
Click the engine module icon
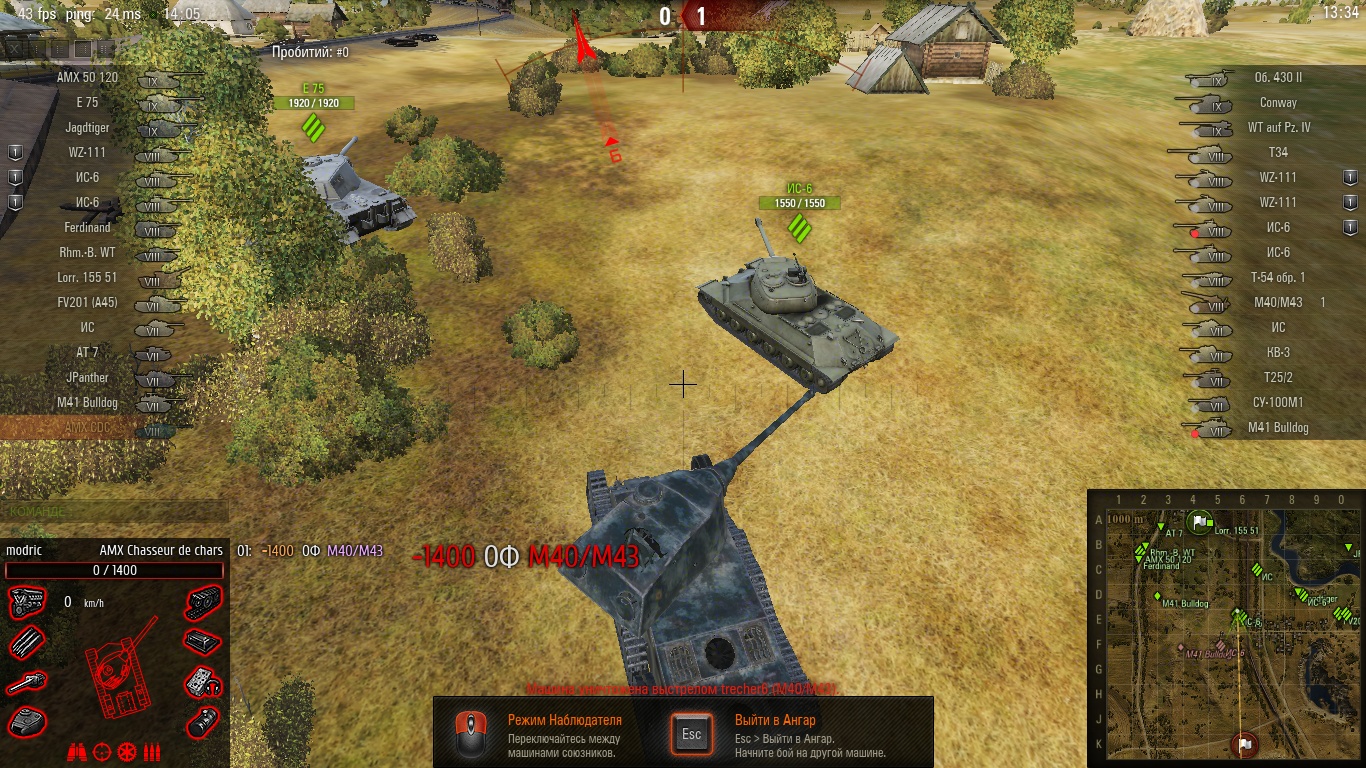25,603
